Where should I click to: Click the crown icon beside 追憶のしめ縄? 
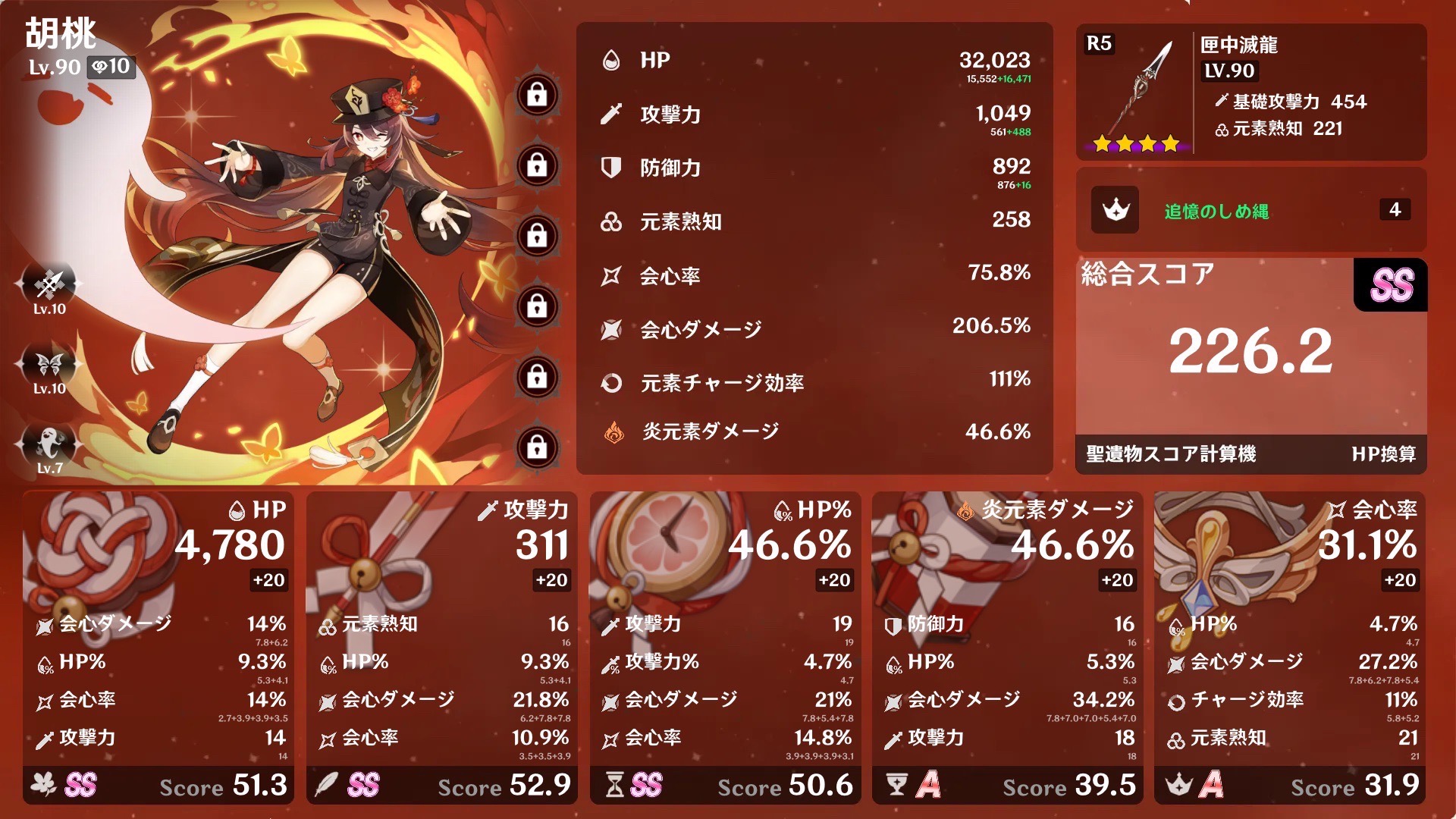pyautogui.click(x=1115, y=210)
